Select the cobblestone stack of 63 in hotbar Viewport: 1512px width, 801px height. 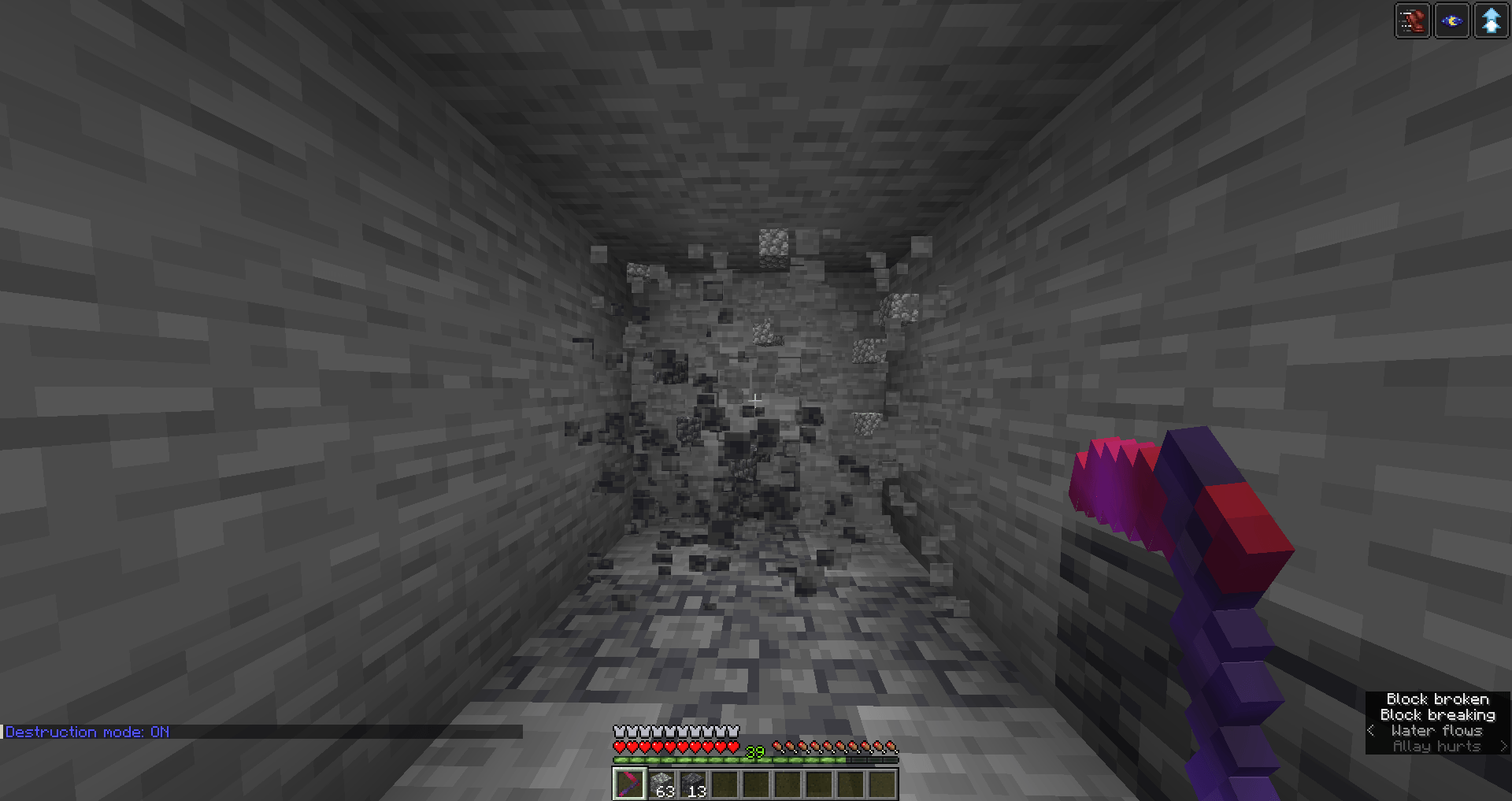660,784
